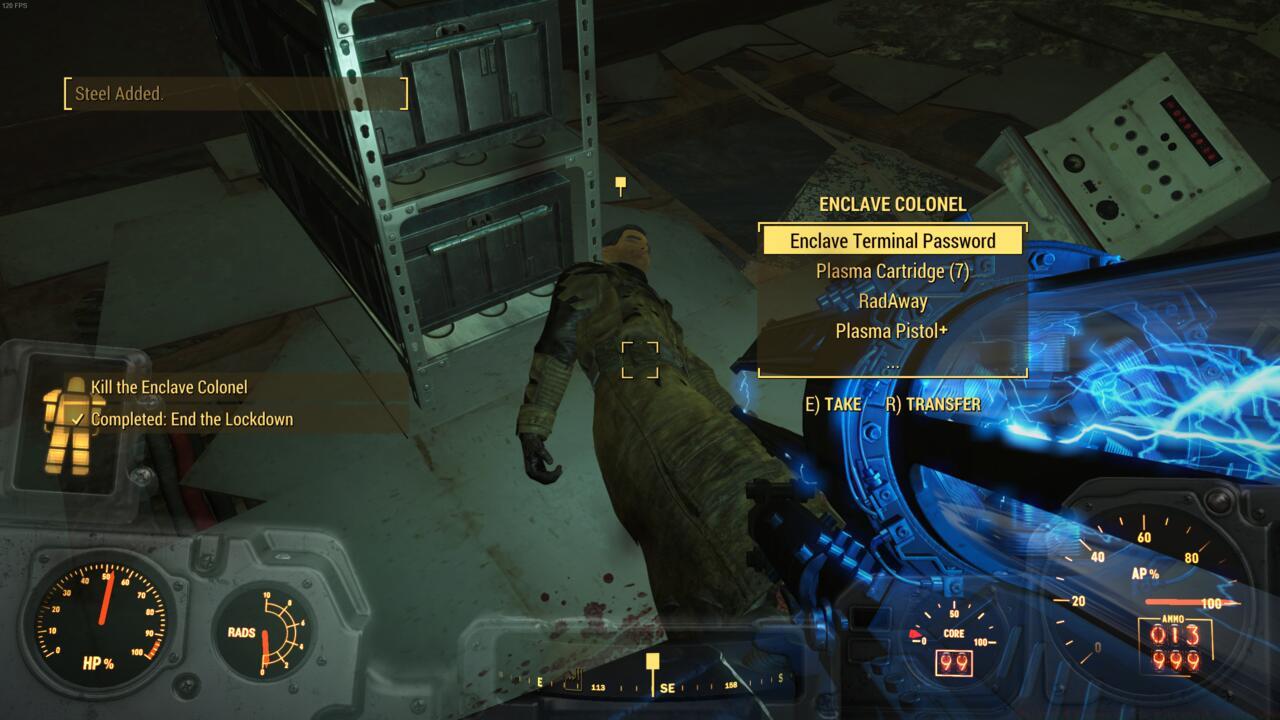Click TAKE to grab the highlighted item

(833, 404)
